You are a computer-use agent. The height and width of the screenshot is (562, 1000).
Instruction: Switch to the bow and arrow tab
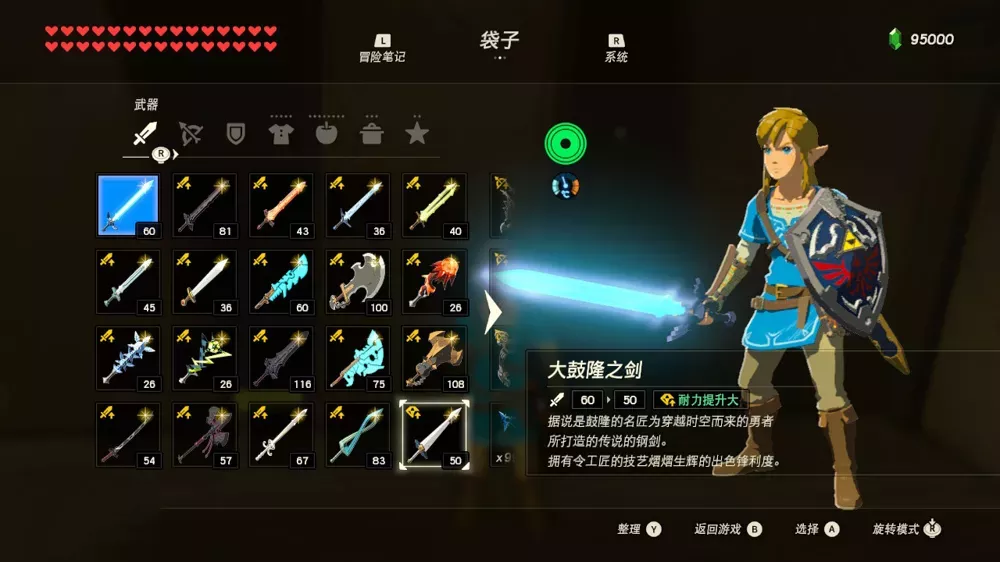(190, 133)
